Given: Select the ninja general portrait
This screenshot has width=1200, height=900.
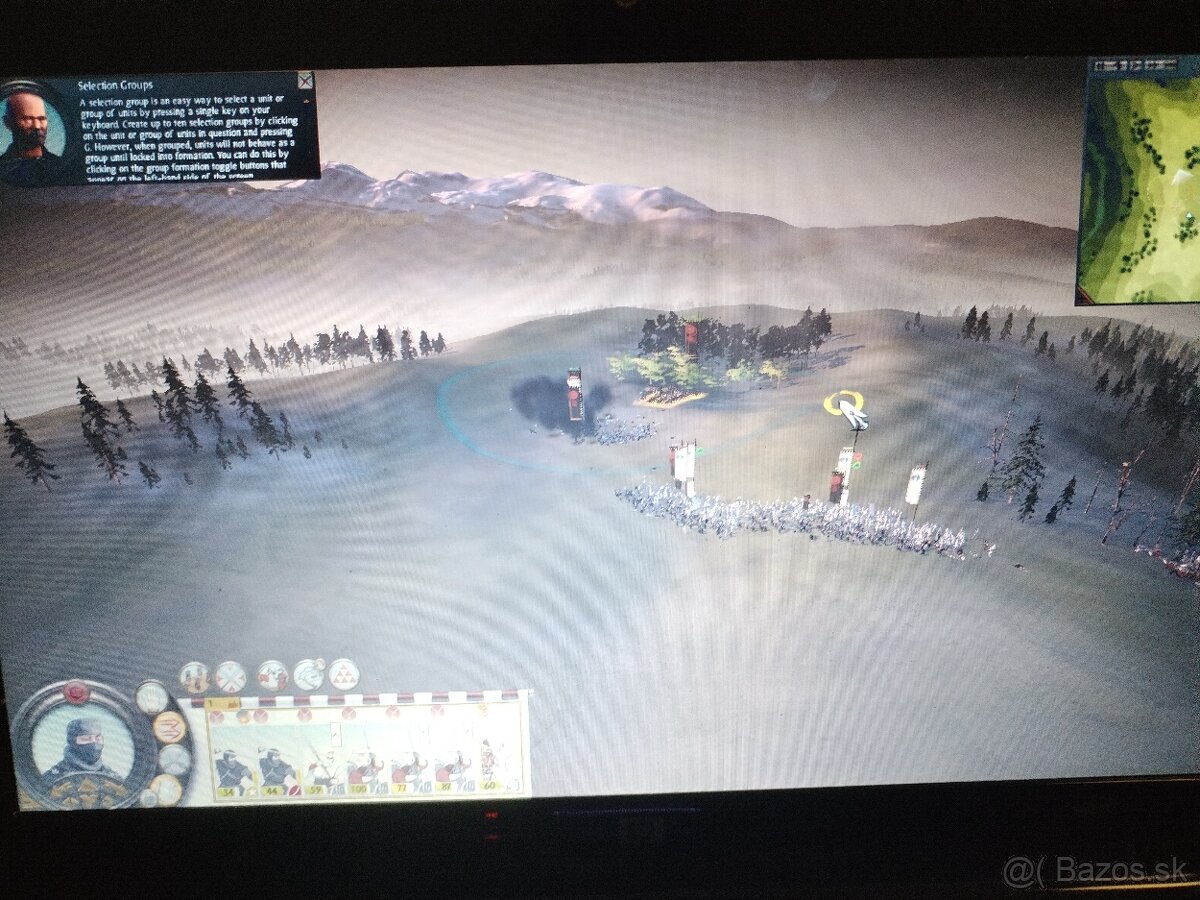Looking at the screenshot, I should 84,746.
